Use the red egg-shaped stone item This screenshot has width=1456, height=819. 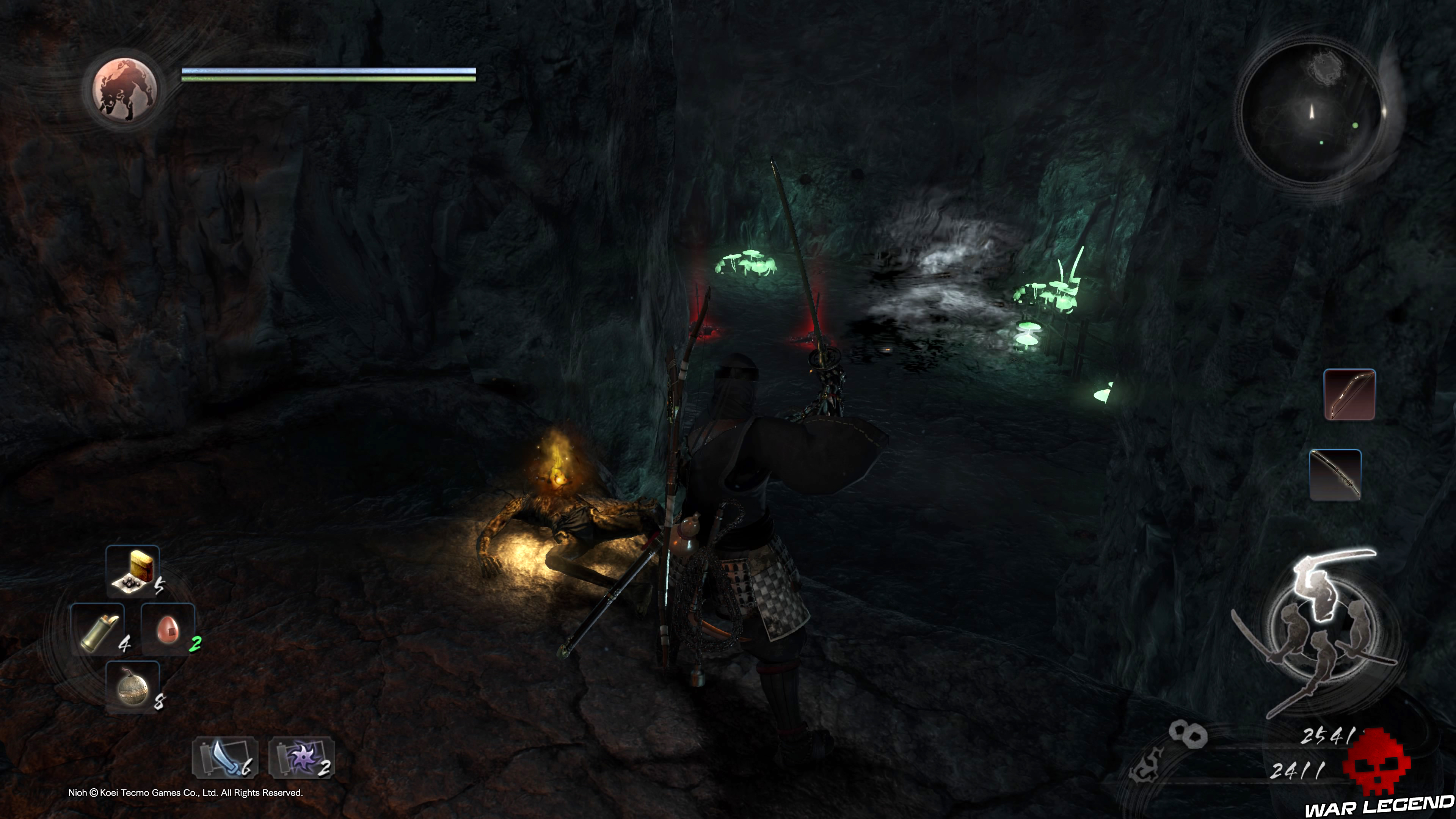click(168, 629)
